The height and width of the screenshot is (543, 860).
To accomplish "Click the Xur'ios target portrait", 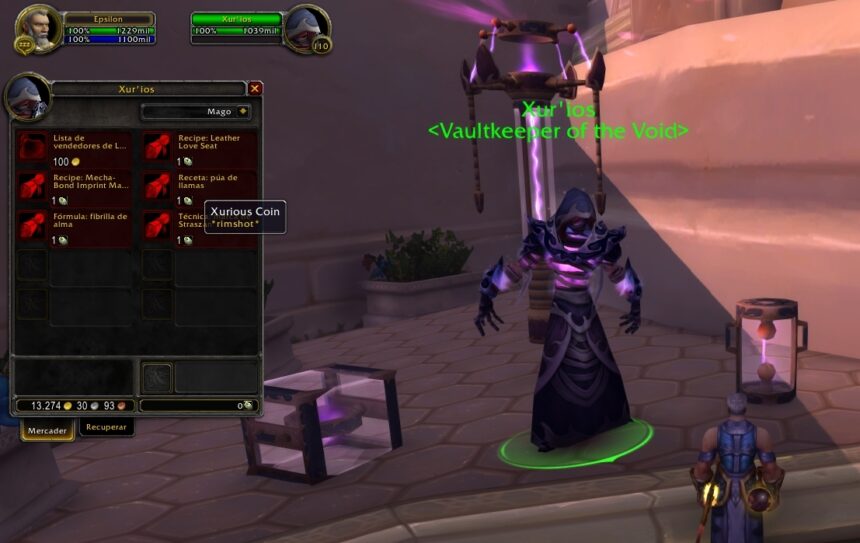I will click(x=305, y=28).
